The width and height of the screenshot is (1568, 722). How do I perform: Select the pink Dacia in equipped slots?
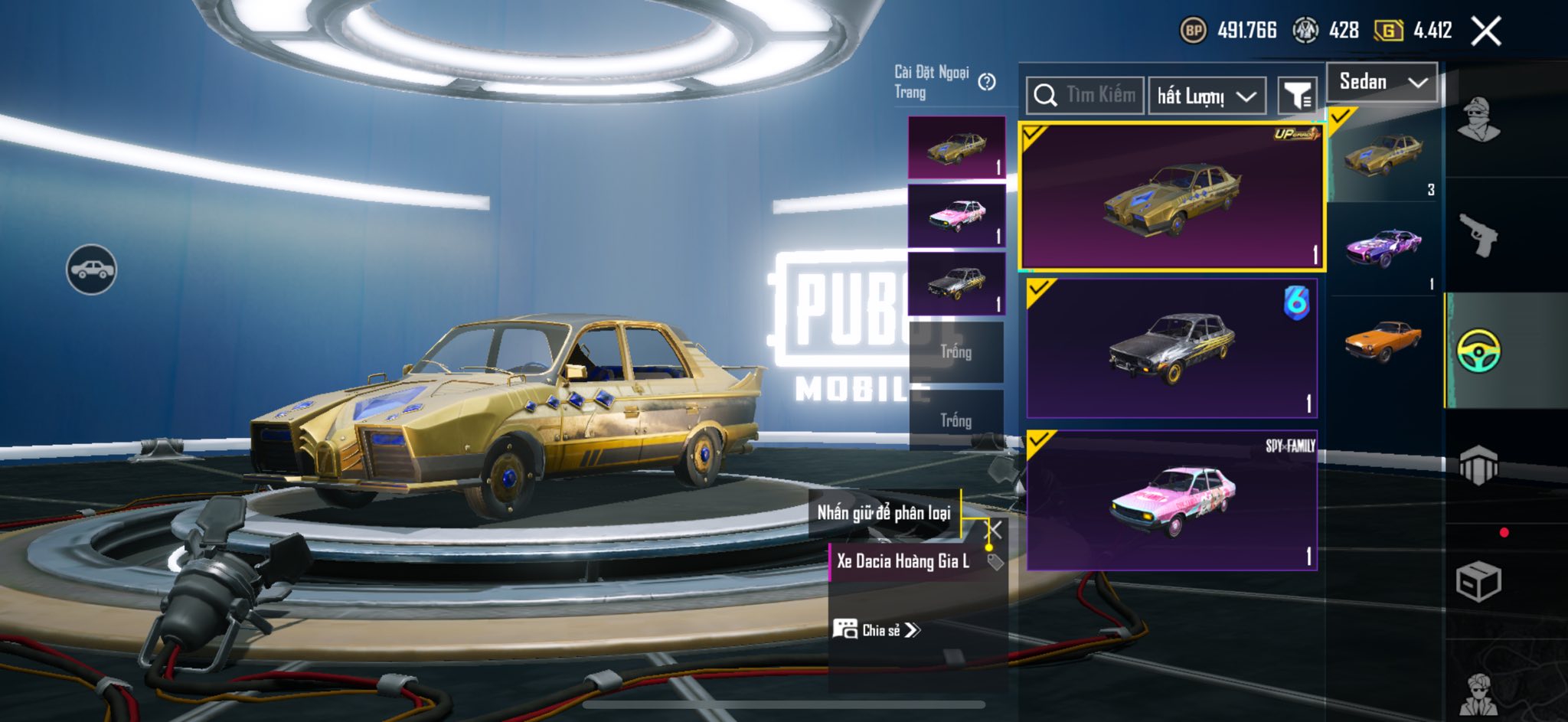tap(956, 216)
